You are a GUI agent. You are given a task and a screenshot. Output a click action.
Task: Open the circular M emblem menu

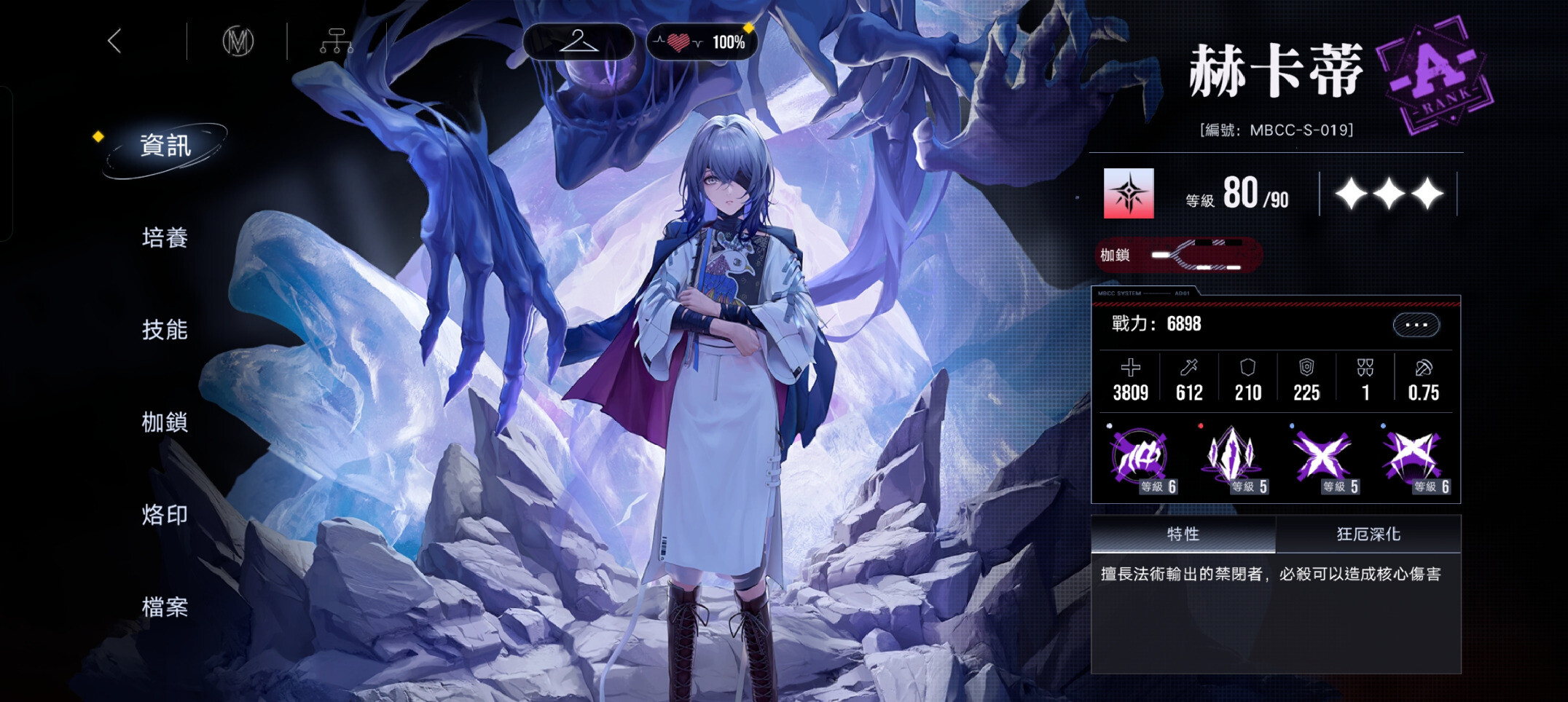(x=238, y=42)
